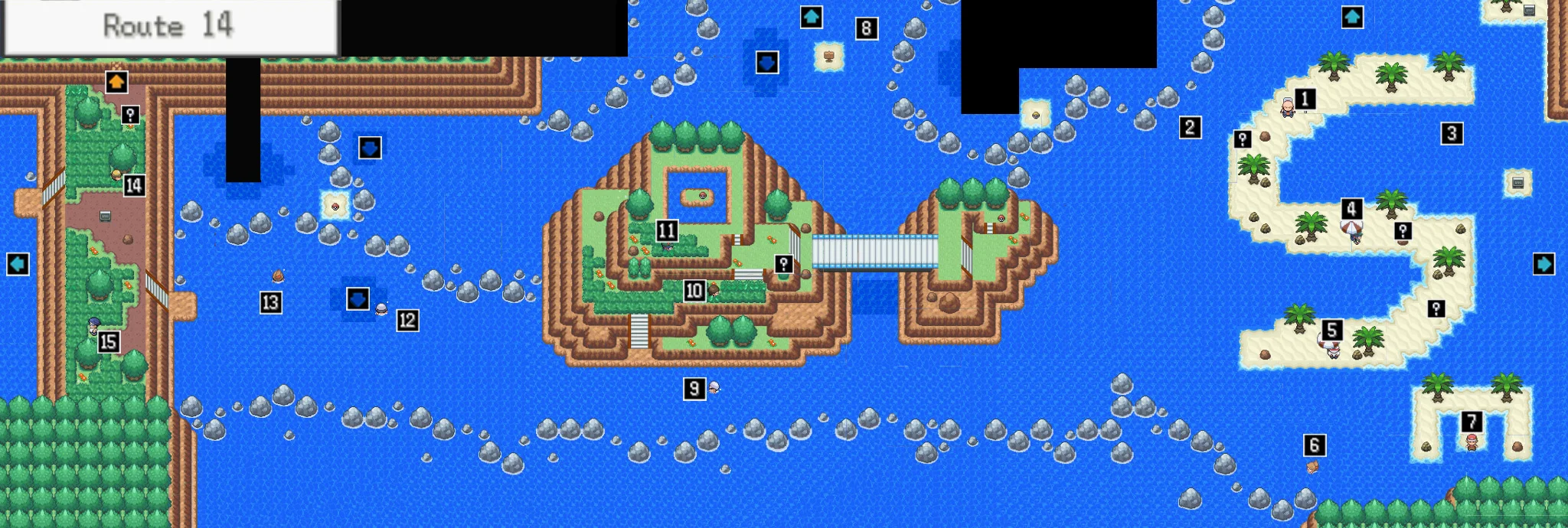Select trainer marker number 14
1568x528 pixels.
pos(134,185)
